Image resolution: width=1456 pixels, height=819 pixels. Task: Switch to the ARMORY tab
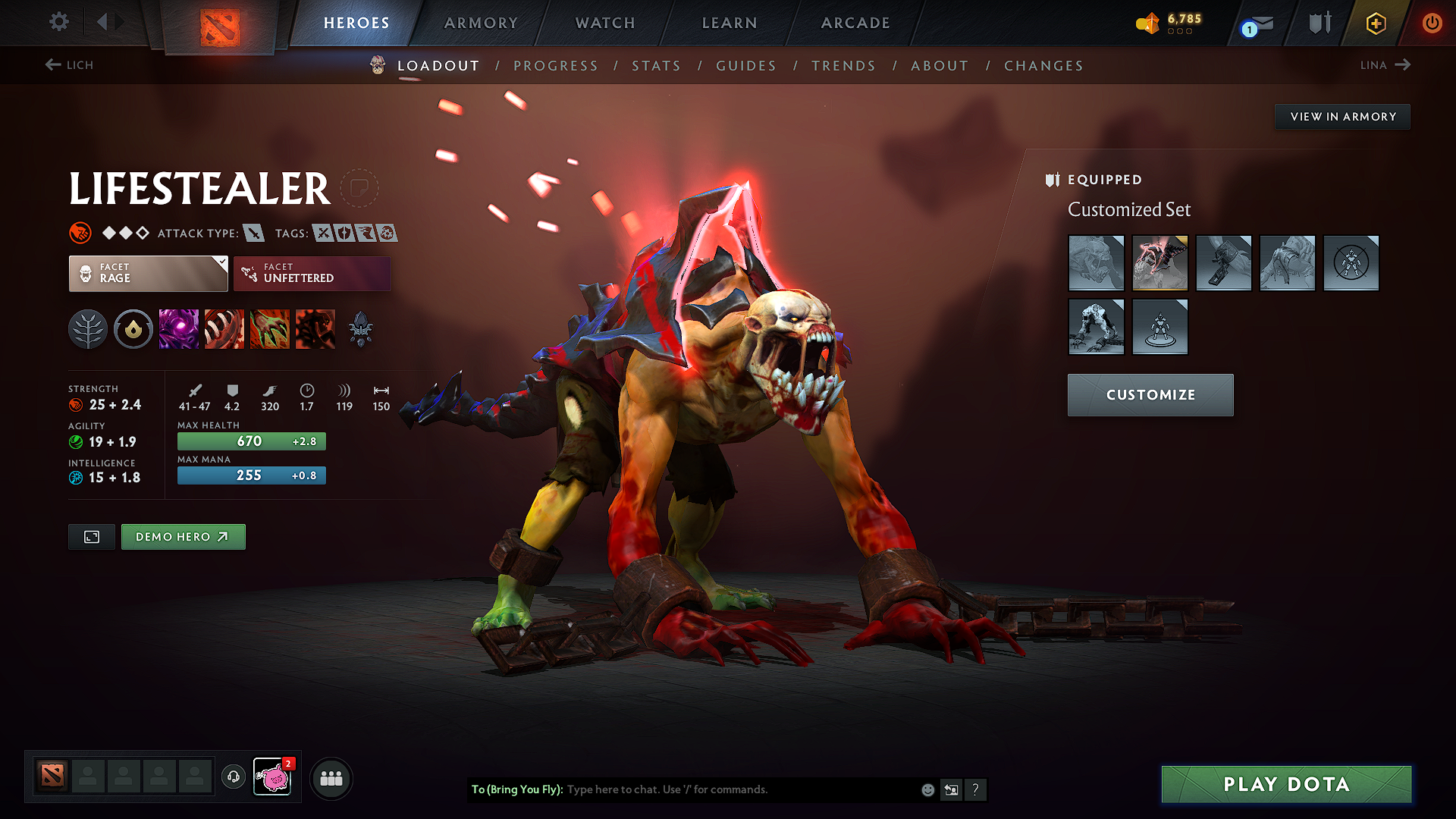tap(480, 23)
